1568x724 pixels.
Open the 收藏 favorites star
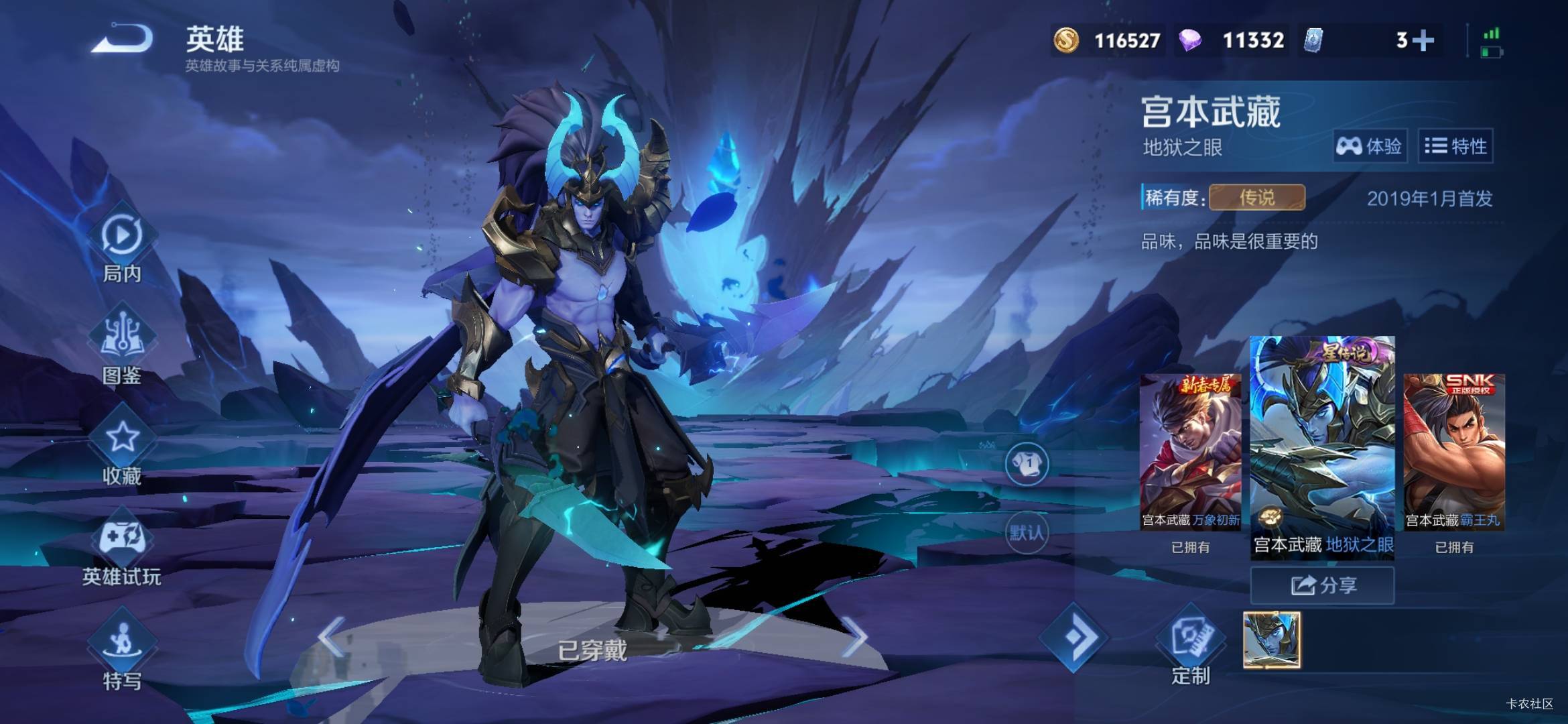[x=122, y=446]
